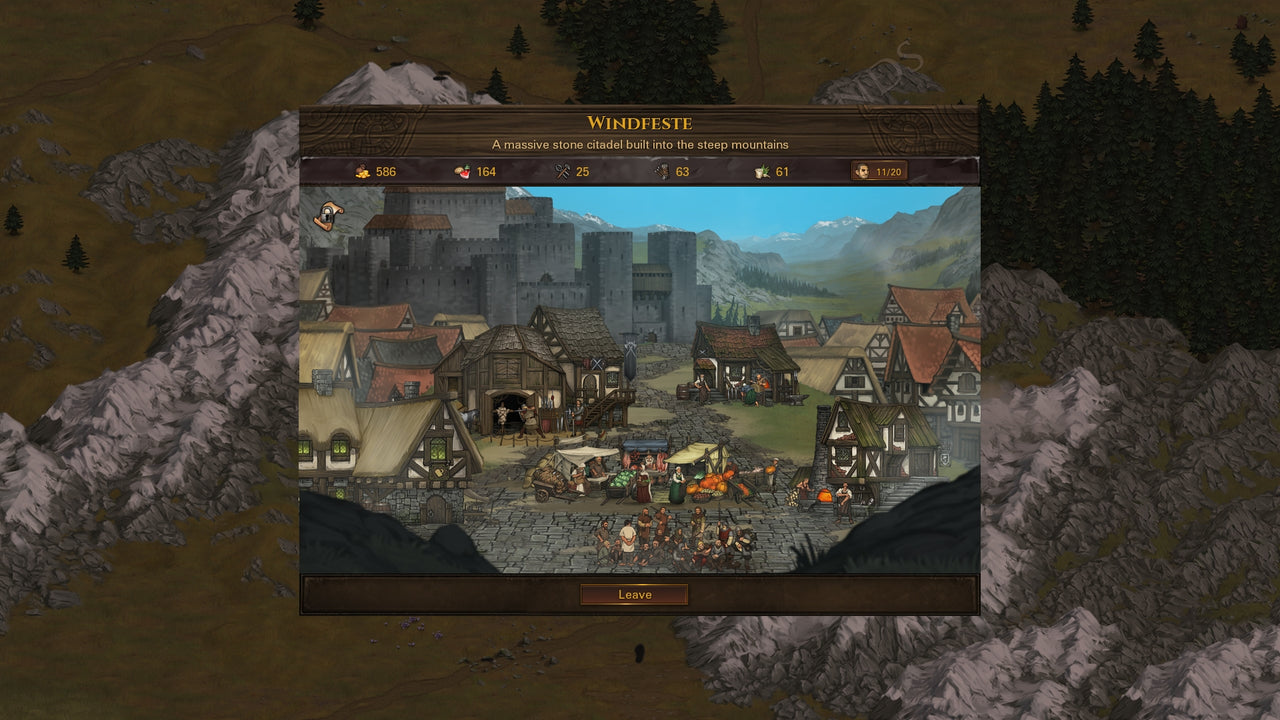Viewport: 1280px width, 720px height.
Task: Click the smith hammering at his anvil
Action: pos(527,418)
